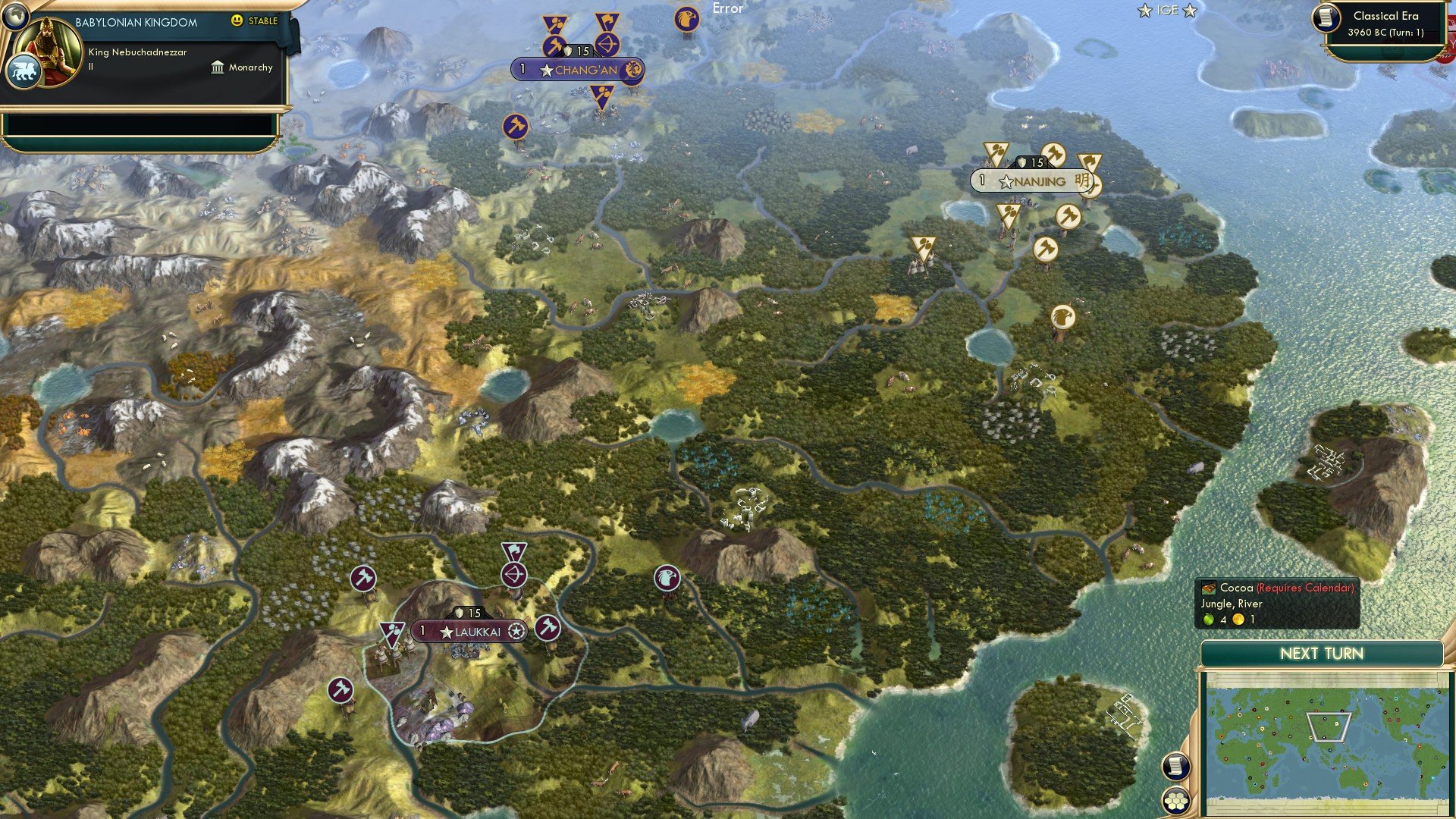The image size is (1456, 819).
Task: Select the worker unit icon near Chang'an
Action: click(x=556, y=45)
